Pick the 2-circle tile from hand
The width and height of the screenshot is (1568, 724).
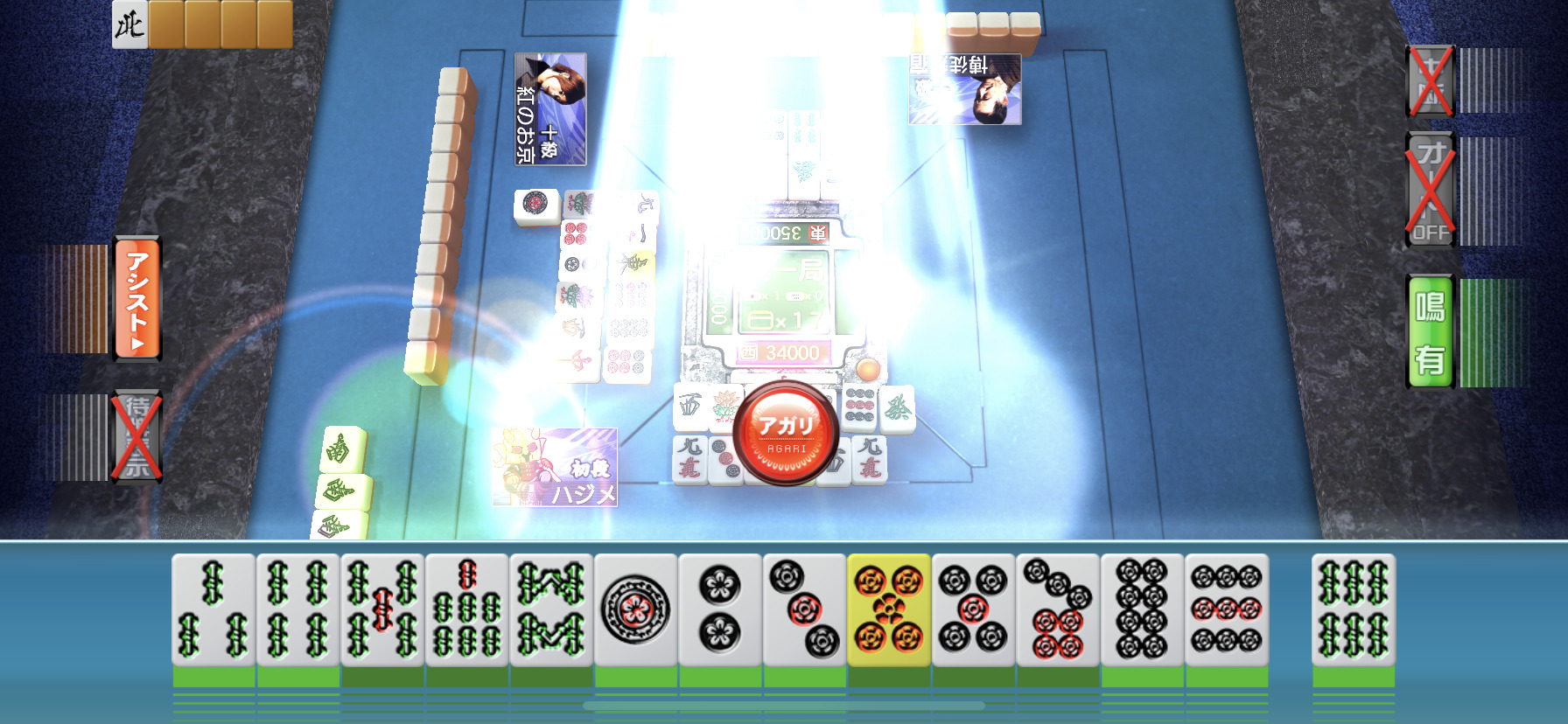719,610
